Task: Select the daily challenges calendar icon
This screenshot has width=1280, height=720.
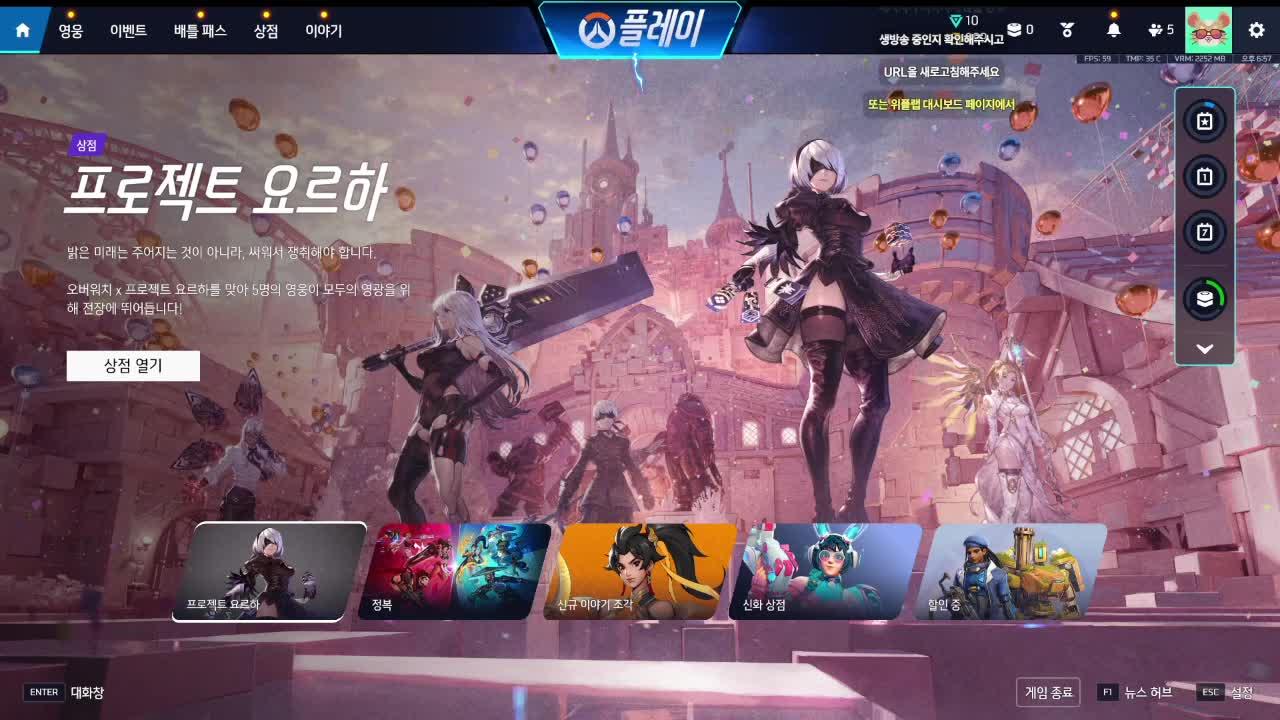Action: point(1203,176)
